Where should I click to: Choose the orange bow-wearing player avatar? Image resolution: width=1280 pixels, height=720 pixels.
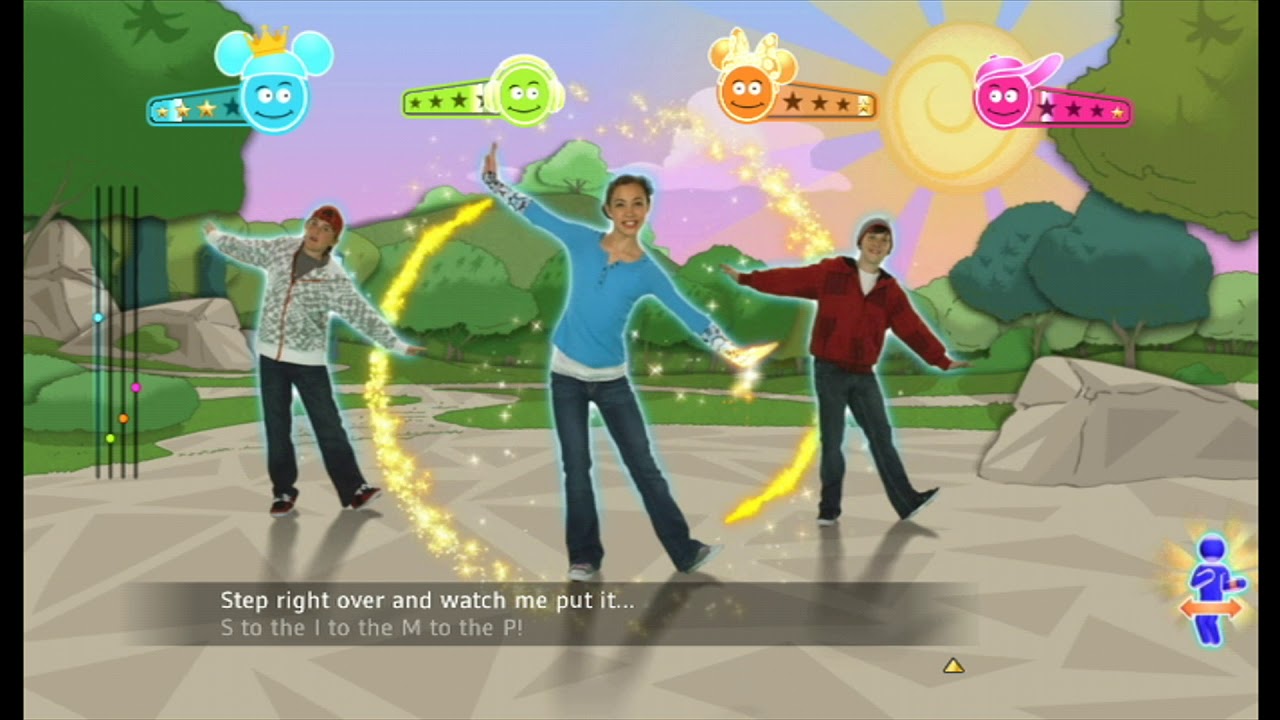[747, 90]
